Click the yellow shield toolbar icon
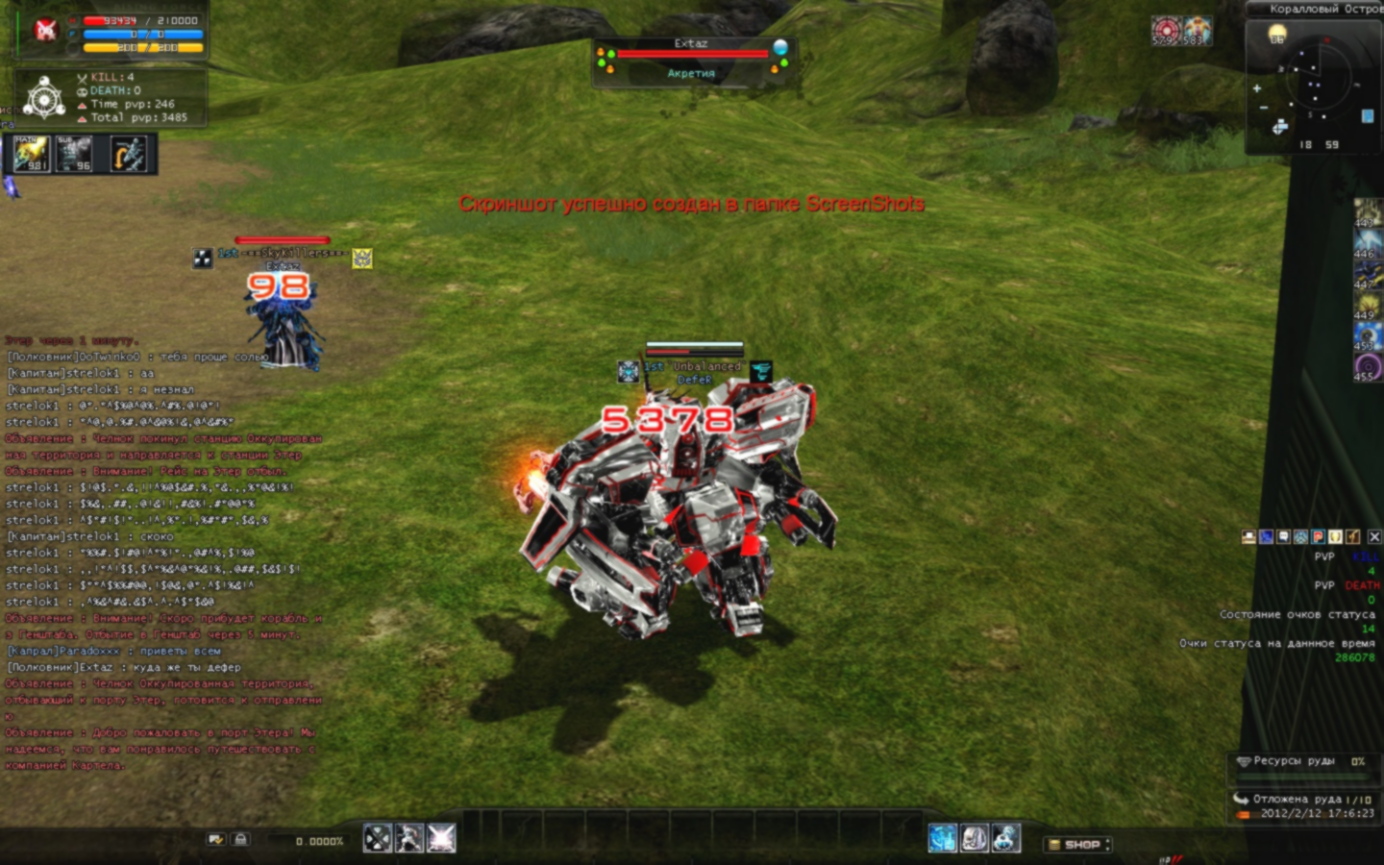 pos(1335,537)
